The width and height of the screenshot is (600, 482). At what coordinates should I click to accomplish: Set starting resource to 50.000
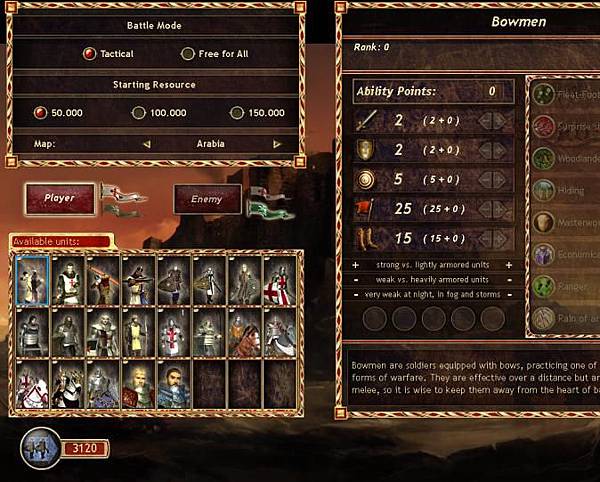click(x=41, y=113)
